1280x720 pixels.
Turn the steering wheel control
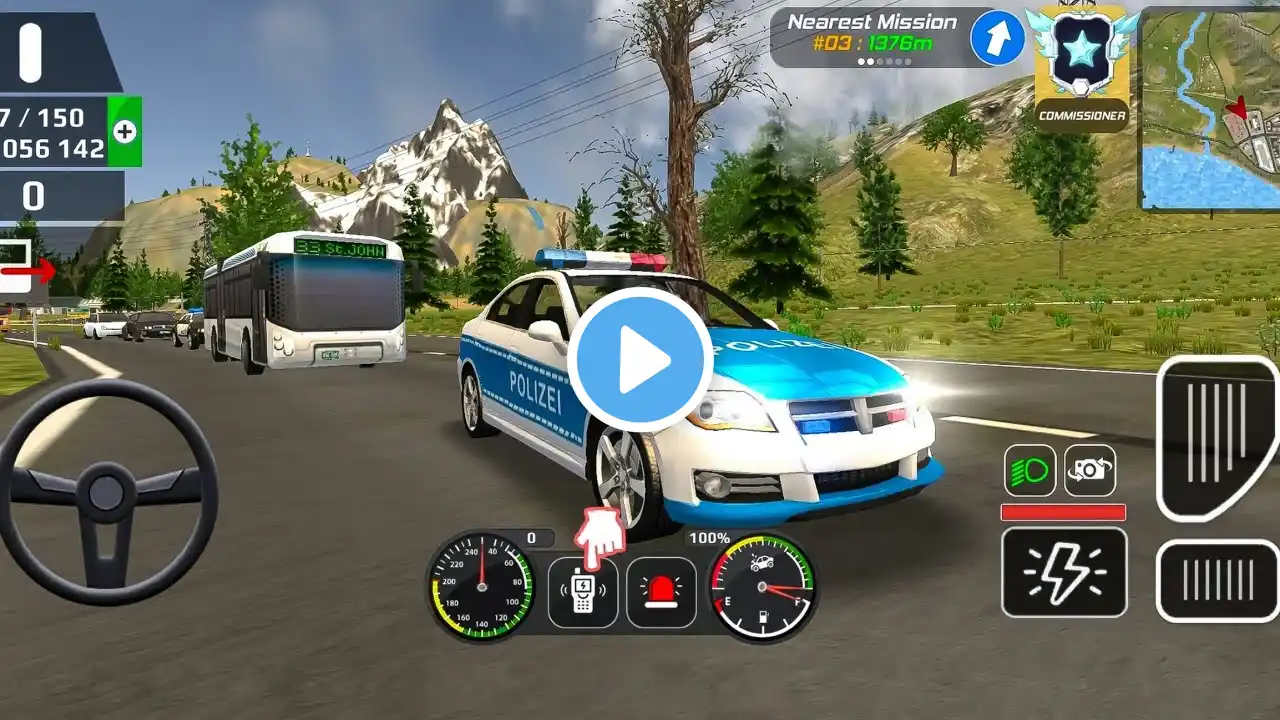[106, 491]
